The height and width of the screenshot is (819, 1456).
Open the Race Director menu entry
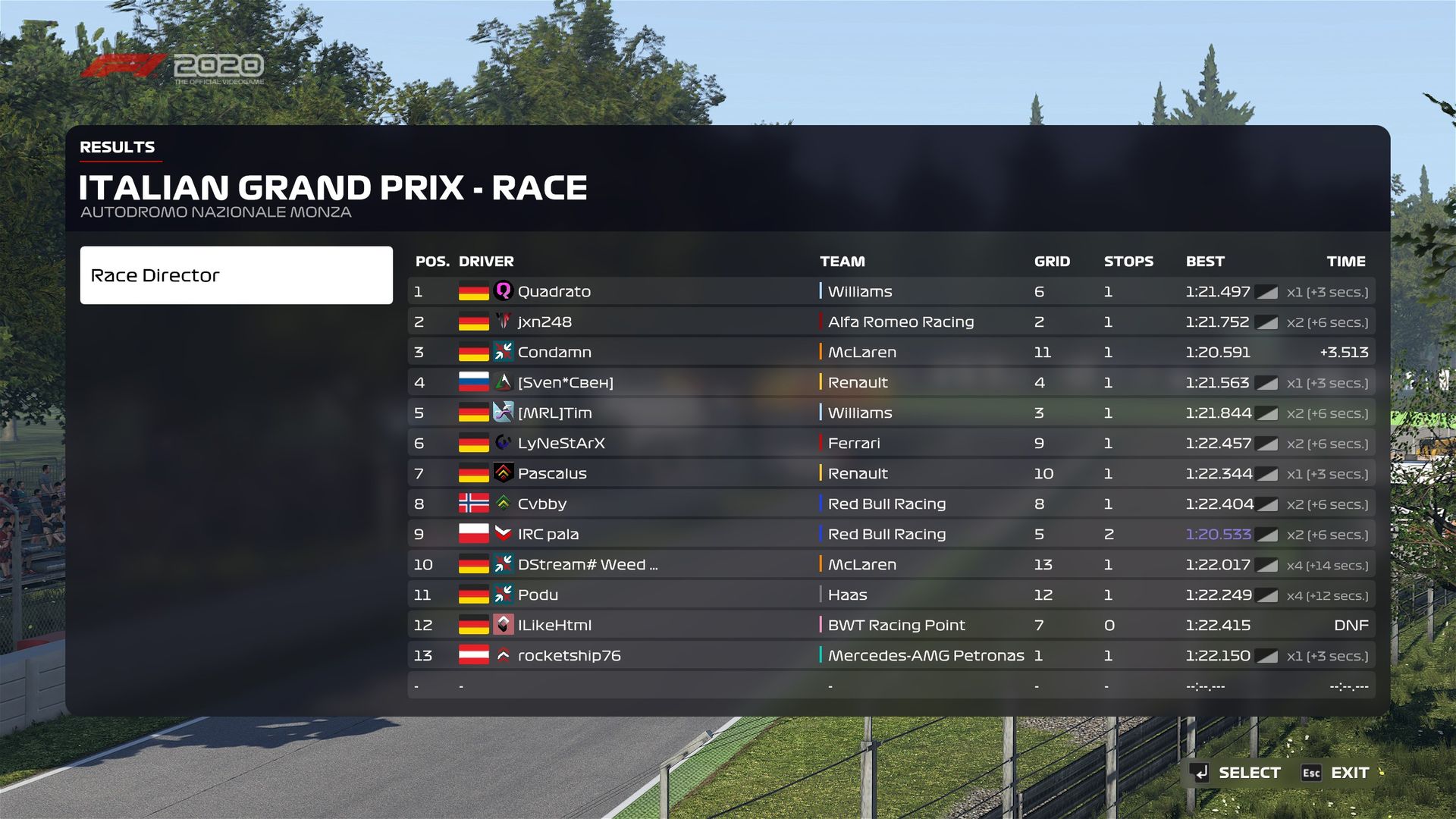(236, 275)
